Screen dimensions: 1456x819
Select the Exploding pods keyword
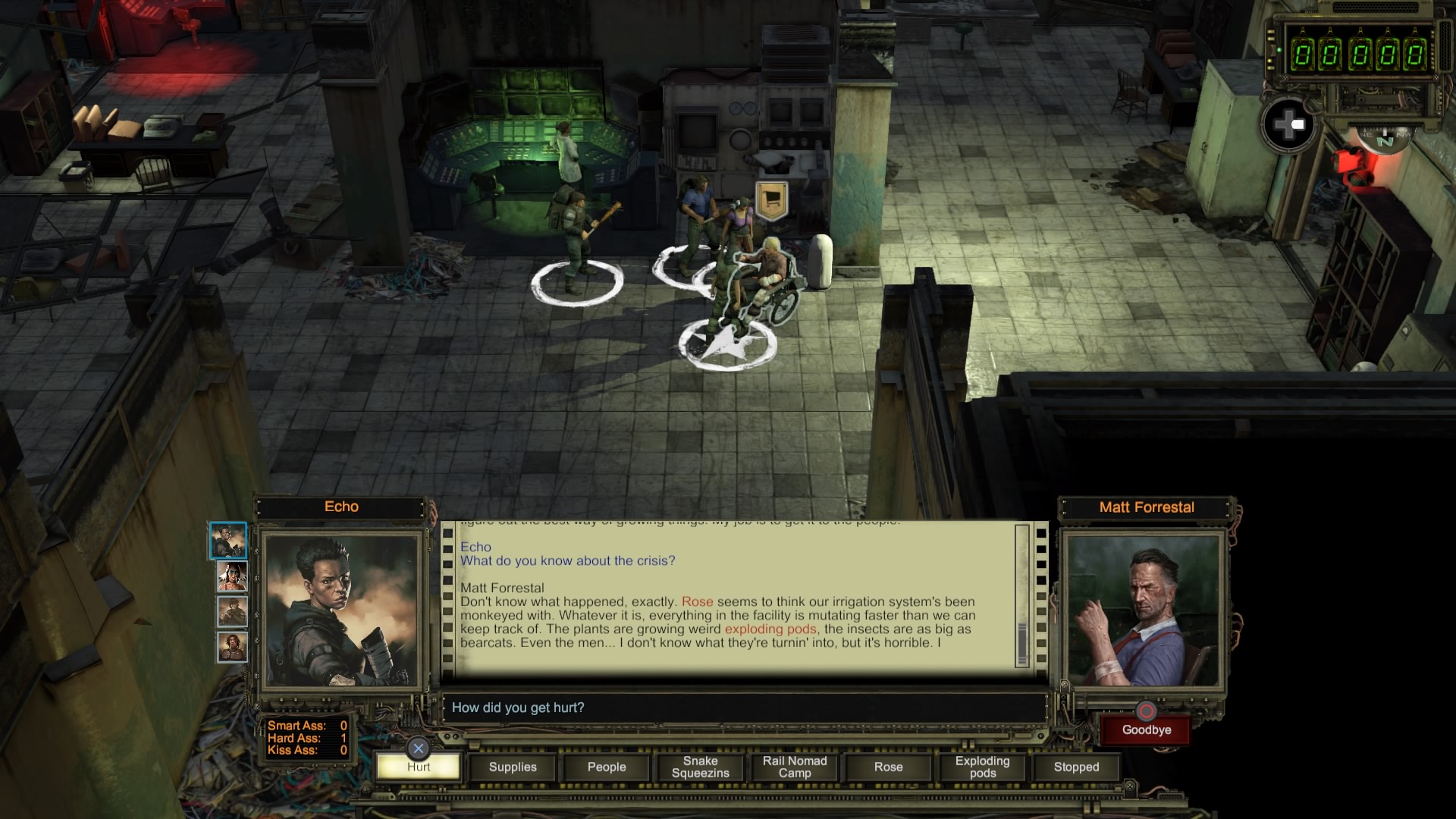click(x=982, y=767)
